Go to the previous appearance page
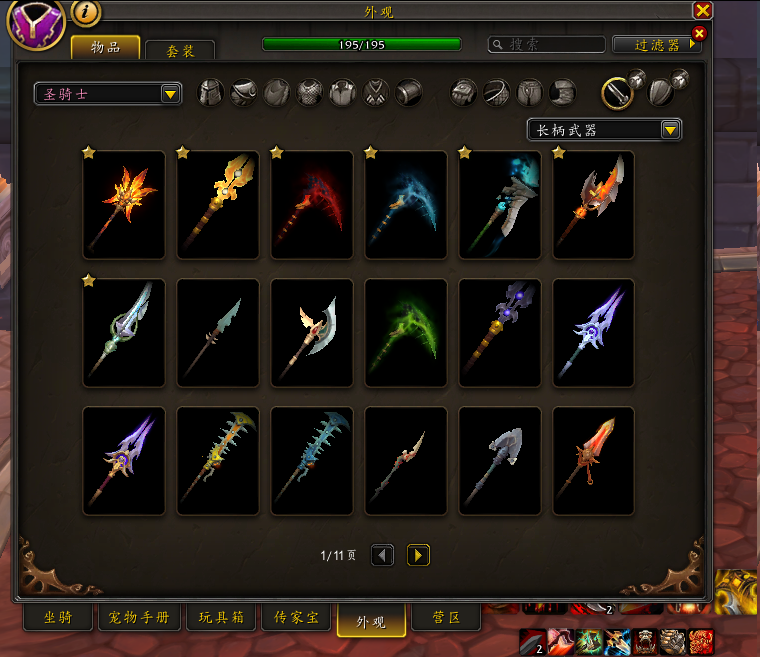The image size is (760, 657). [382, 554]
